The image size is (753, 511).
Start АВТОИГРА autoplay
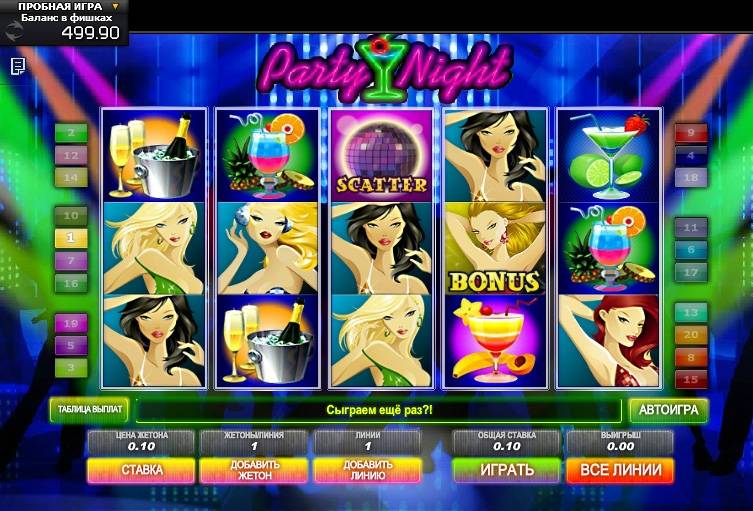(x=668, y=410)
